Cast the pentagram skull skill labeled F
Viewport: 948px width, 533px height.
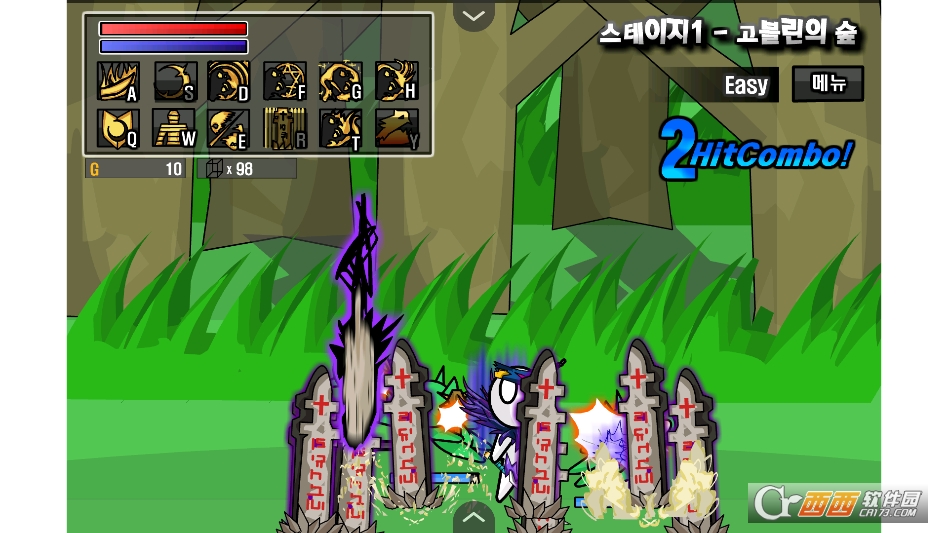(285, 81)
